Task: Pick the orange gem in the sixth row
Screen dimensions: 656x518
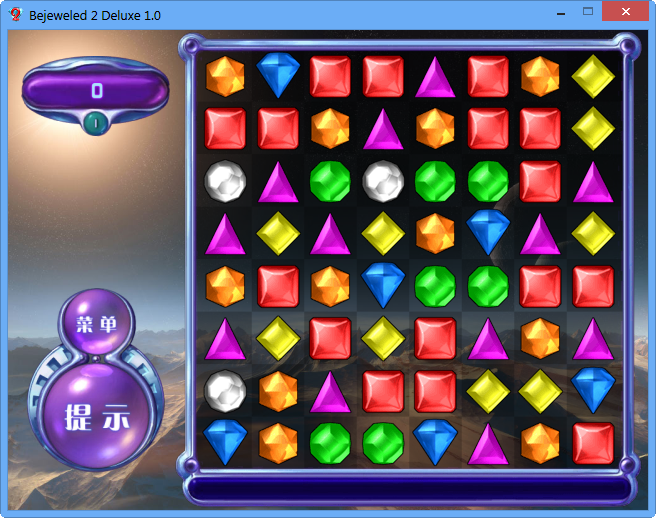Action: pos(540,337)
